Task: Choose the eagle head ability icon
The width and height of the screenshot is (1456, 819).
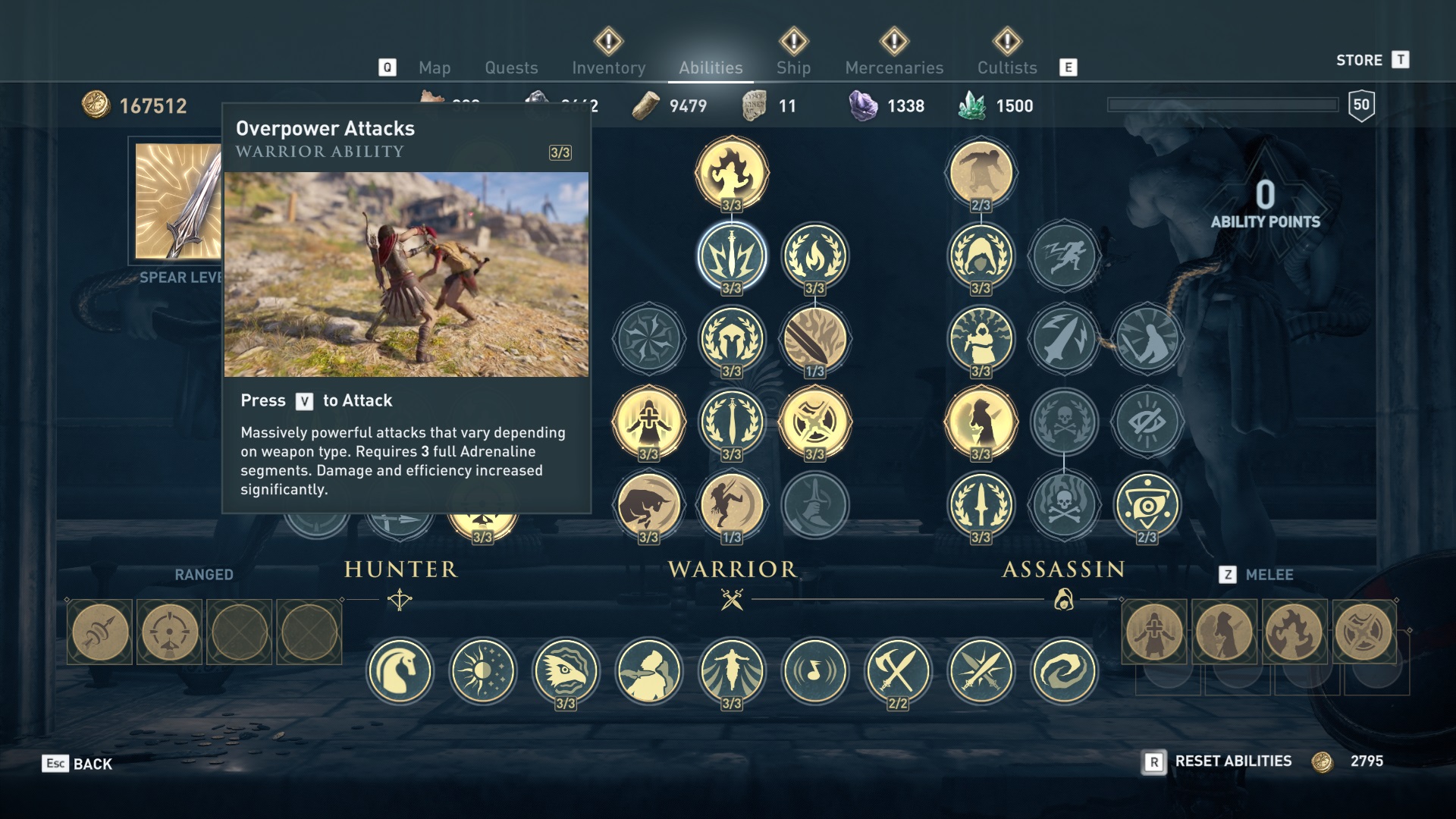Action: pos(566,670)
